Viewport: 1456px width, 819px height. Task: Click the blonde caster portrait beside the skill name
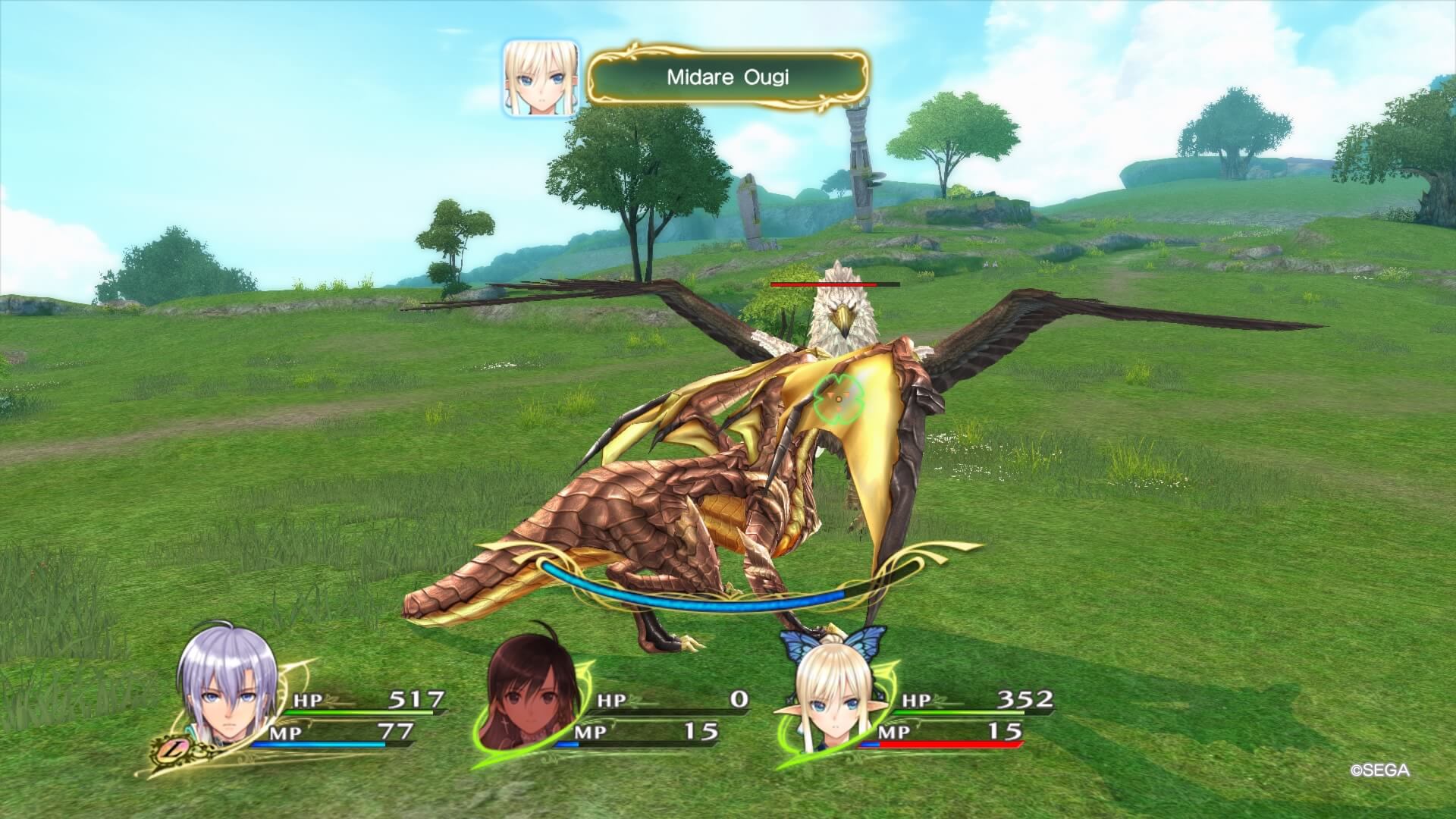pos(541,78)
